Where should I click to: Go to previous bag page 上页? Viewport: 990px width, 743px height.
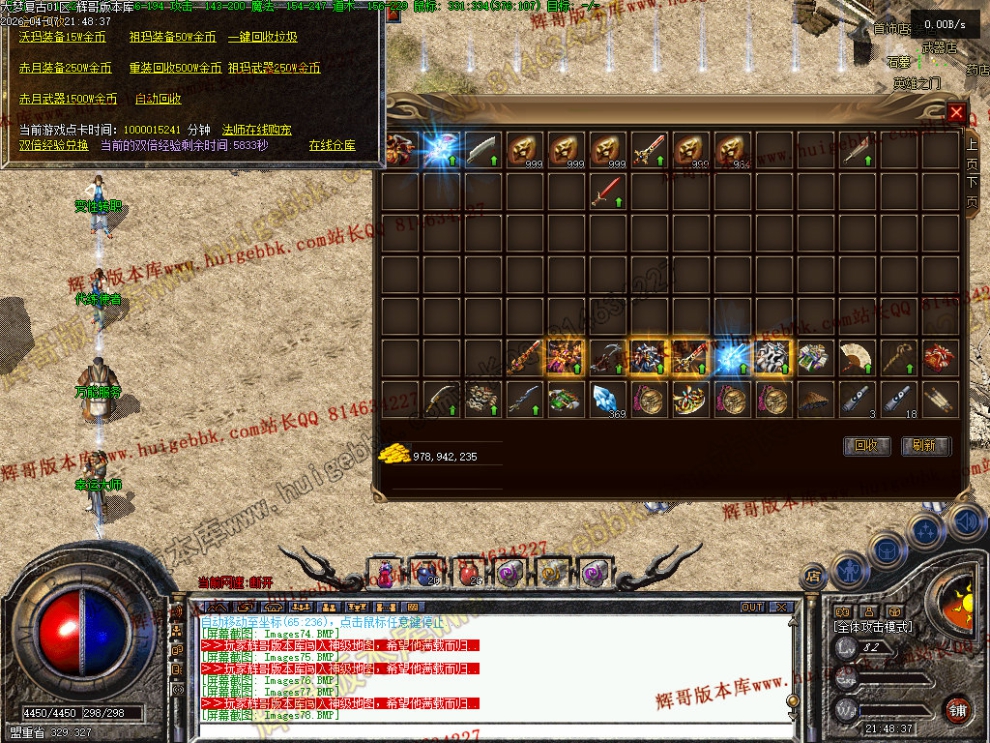(x=971, y=153)
